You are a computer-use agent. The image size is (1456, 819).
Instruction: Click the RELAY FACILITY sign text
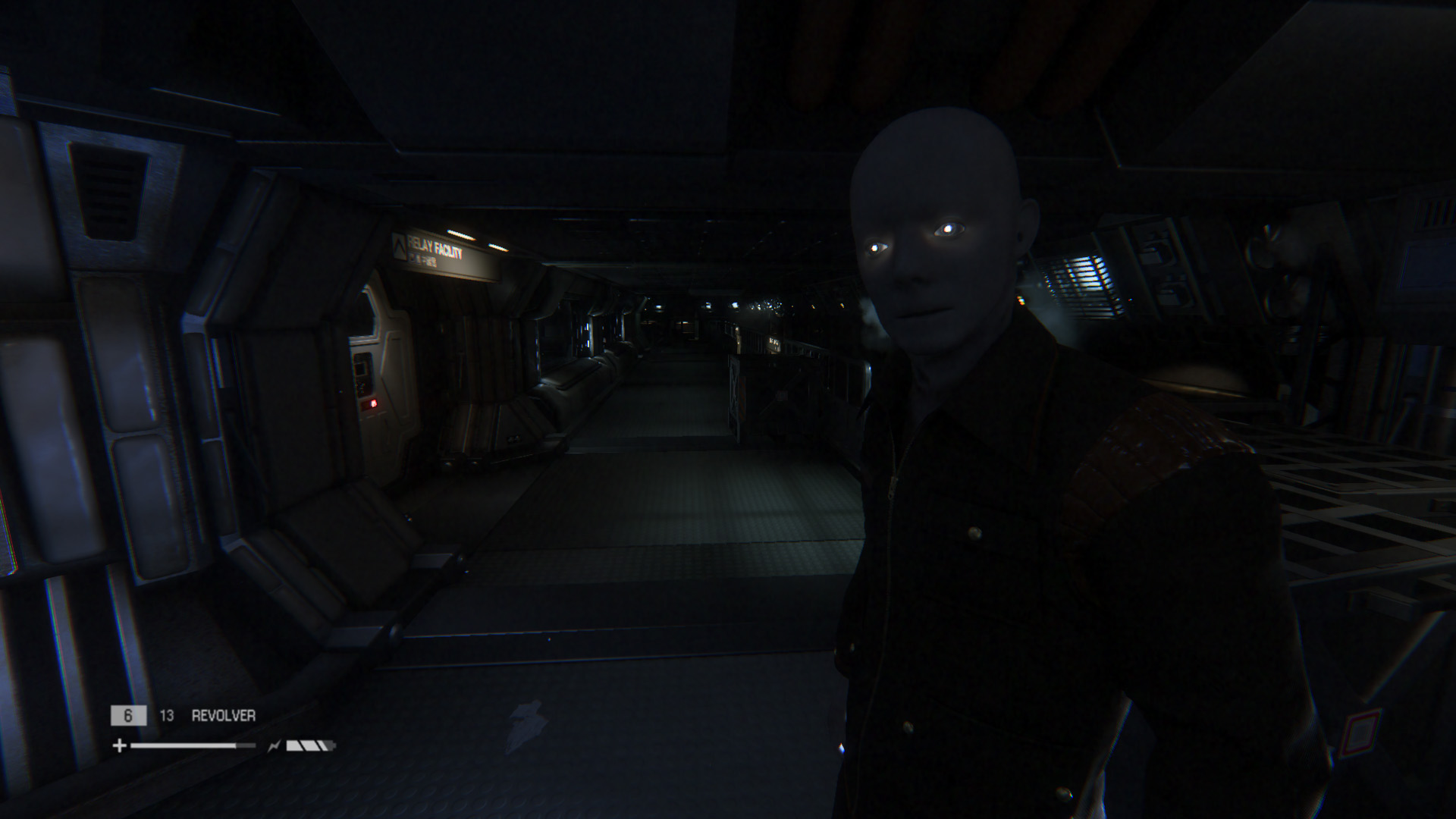coord(433,244)
